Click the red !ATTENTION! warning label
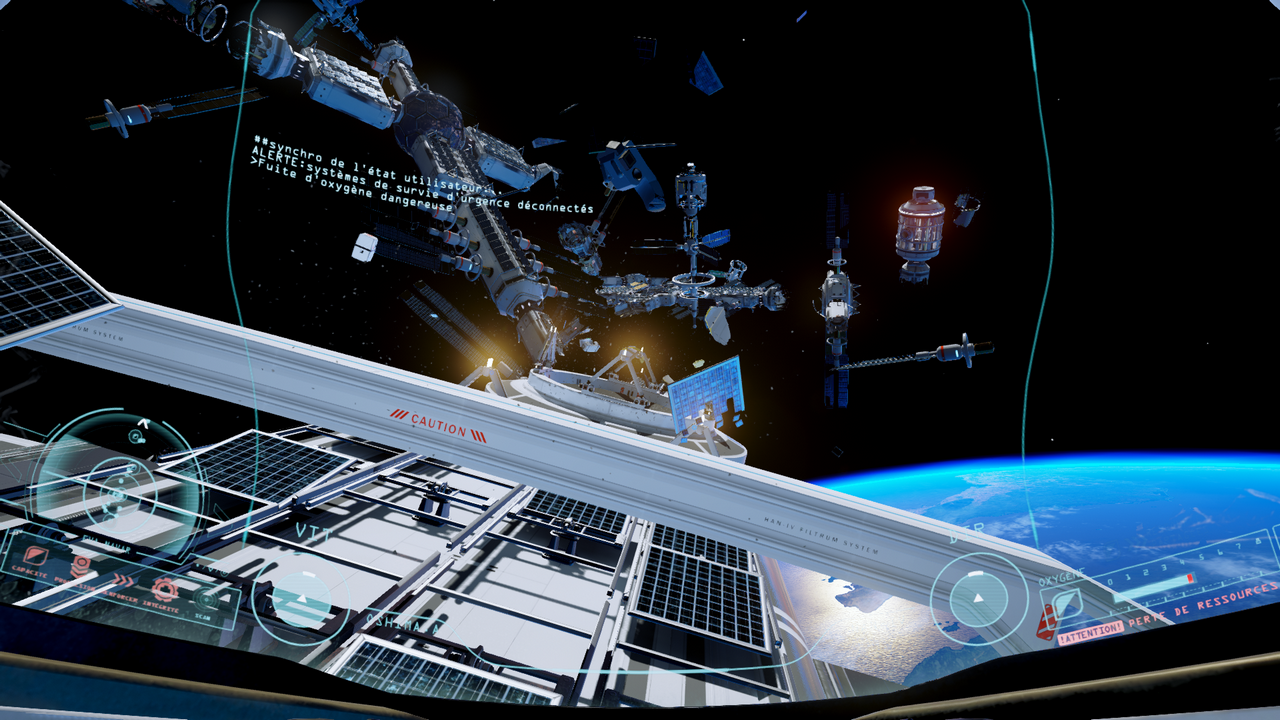This screenshot has height=720, width=1280. tap(1090, 633)
